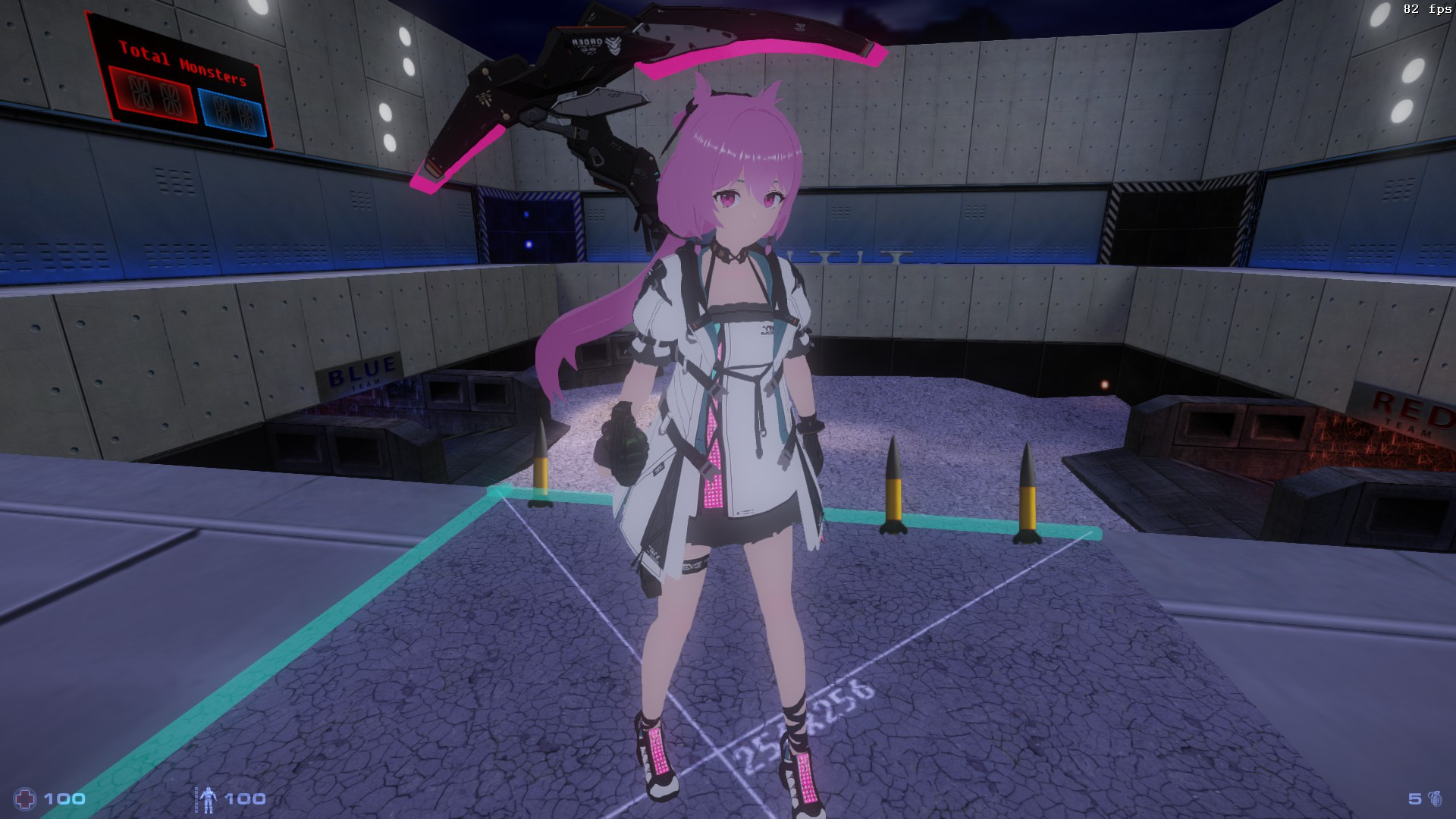
Task: Click the grenade count showing 5
Action: tap(1415, 799)
